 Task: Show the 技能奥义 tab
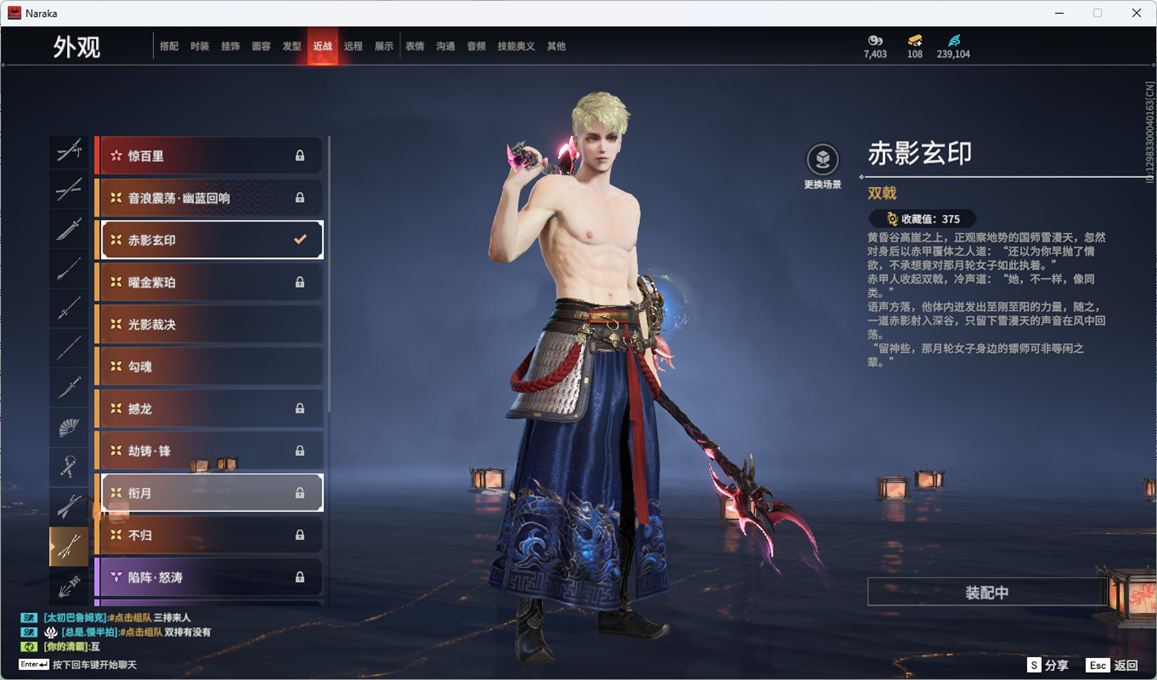pyautogui.click(x=516, y=46)
